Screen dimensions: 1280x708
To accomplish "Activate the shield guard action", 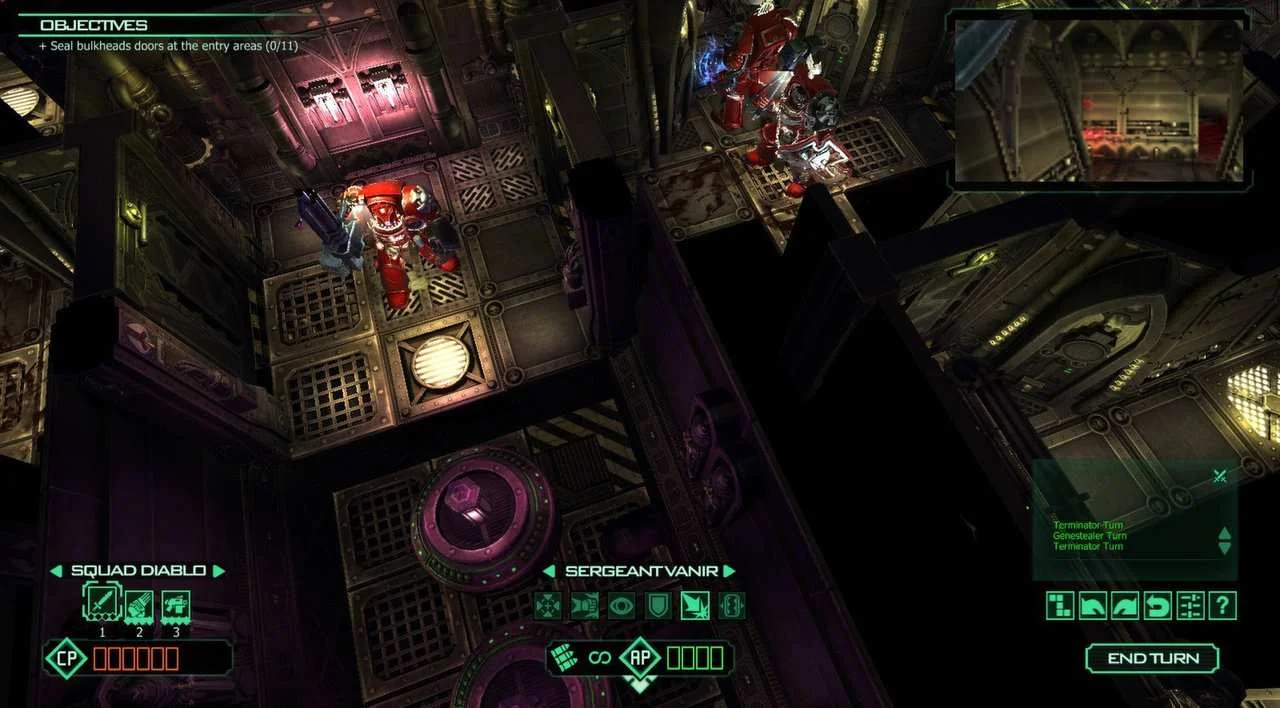I will (658, 605).
